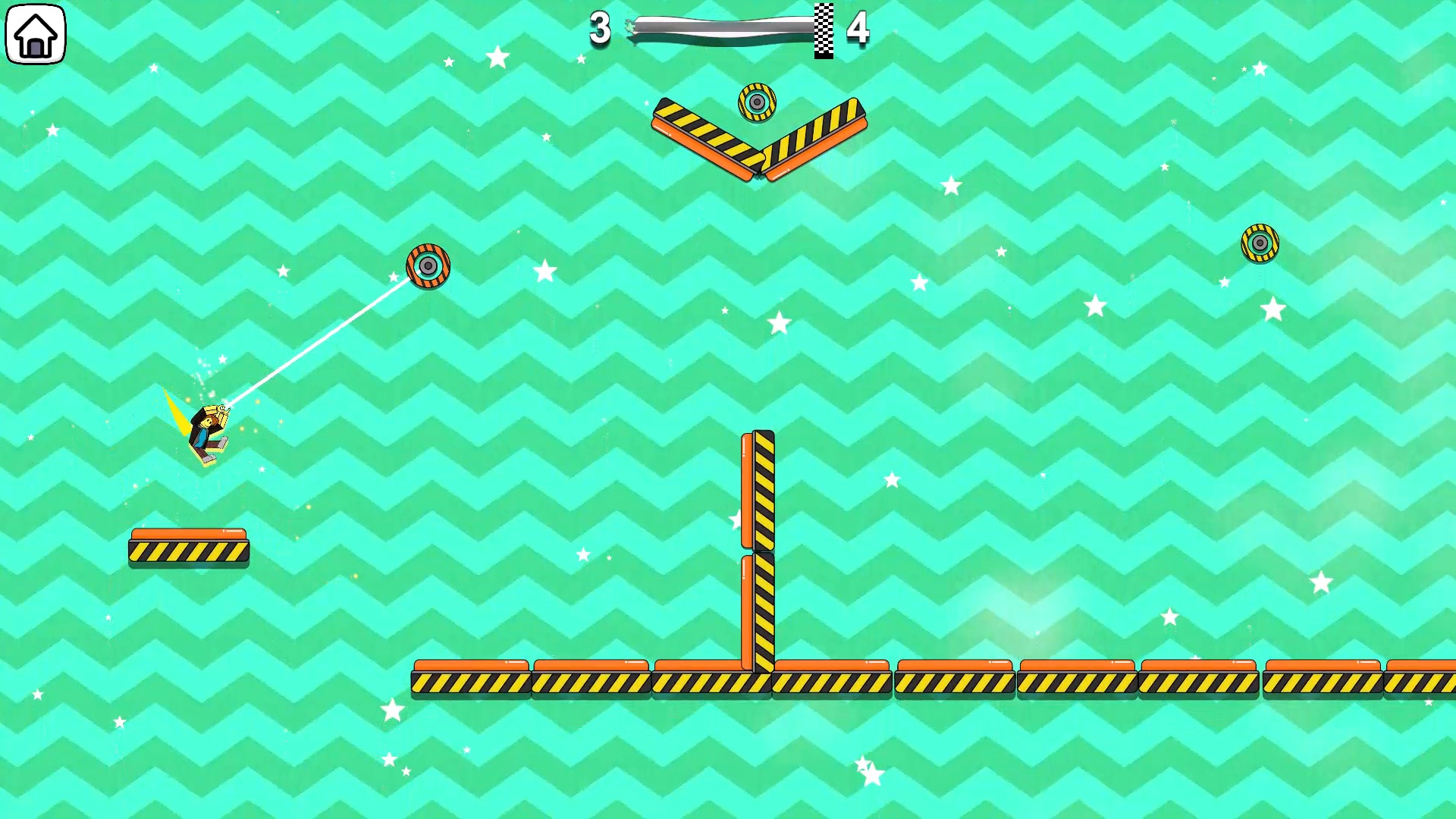Click the teal anchor wheel between angled barriers
Image resolution: width=1456 pixels, height=819 pixels.
(758, 101)
